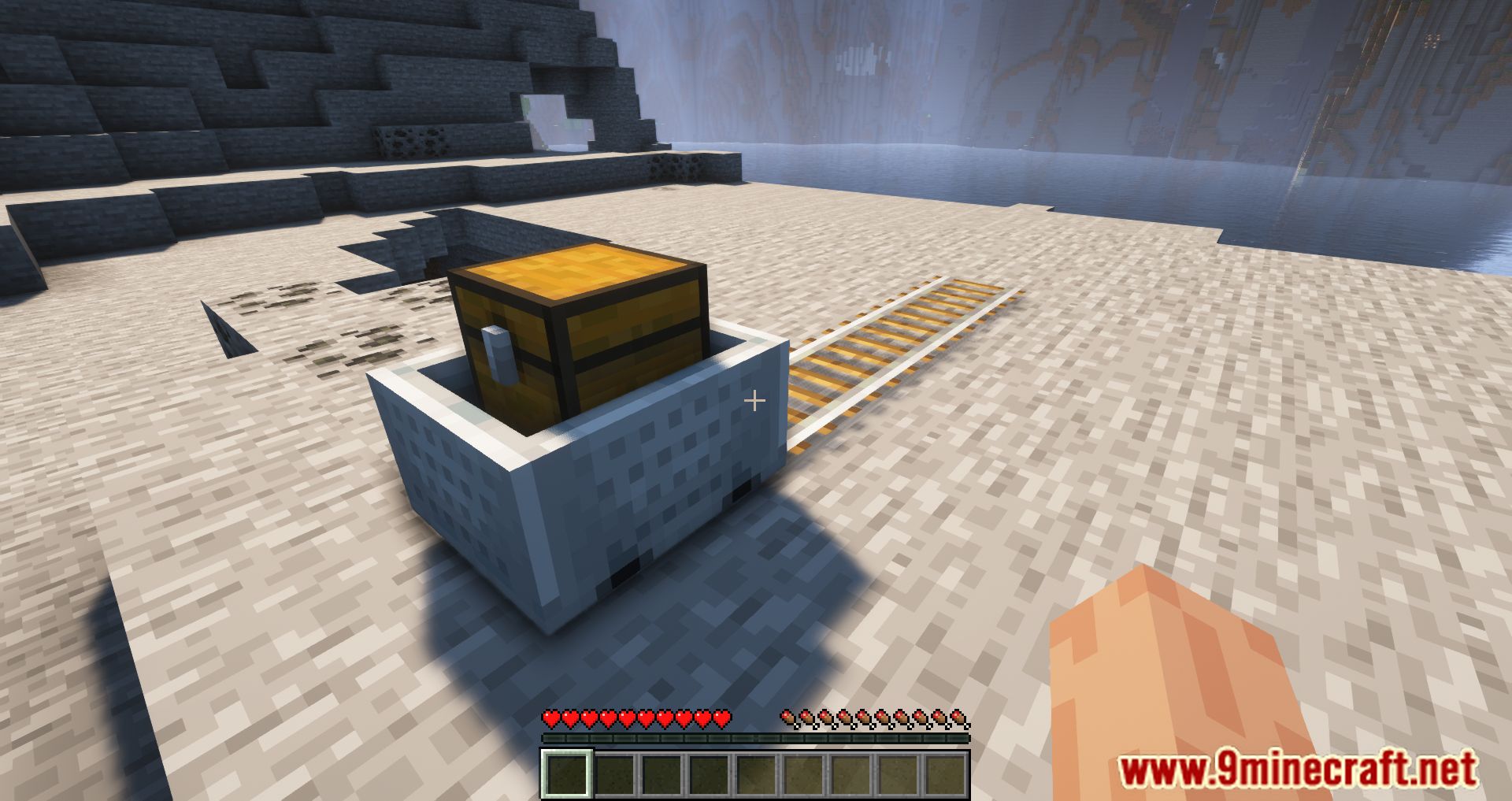Click the crosshair at screen center
This screenshot has height=801, width=1512.
755,400
